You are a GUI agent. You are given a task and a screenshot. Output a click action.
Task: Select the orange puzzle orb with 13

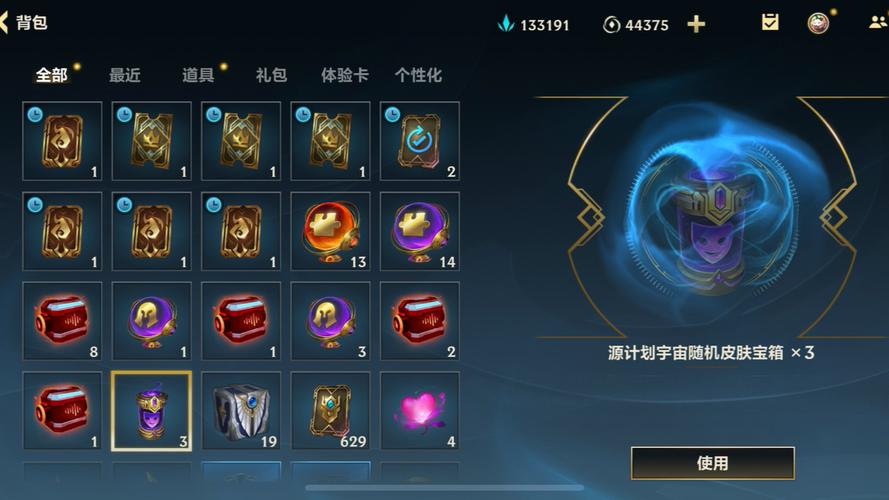(x=330, y=231)
